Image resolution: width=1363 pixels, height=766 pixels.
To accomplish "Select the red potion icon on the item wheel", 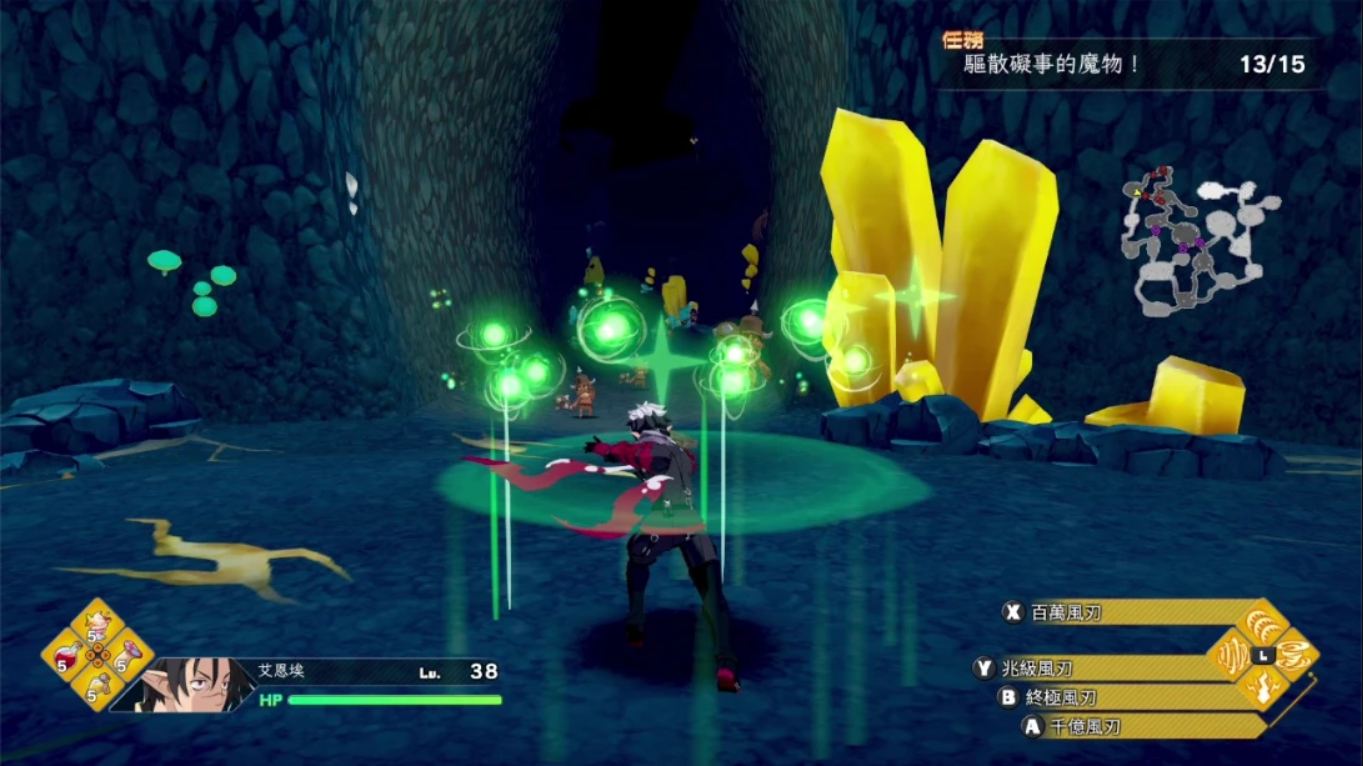I will (x=68, y=656).
